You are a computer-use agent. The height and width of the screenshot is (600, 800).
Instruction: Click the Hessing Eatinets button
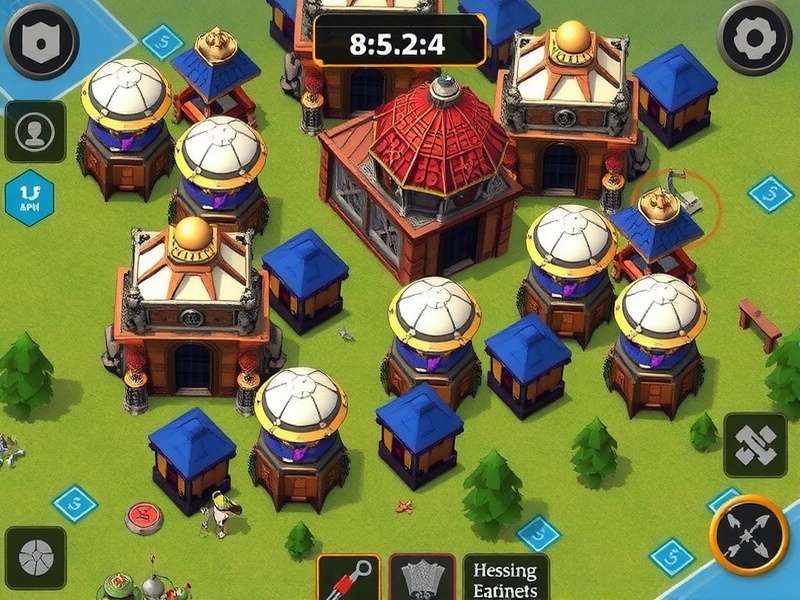point(505,578)
